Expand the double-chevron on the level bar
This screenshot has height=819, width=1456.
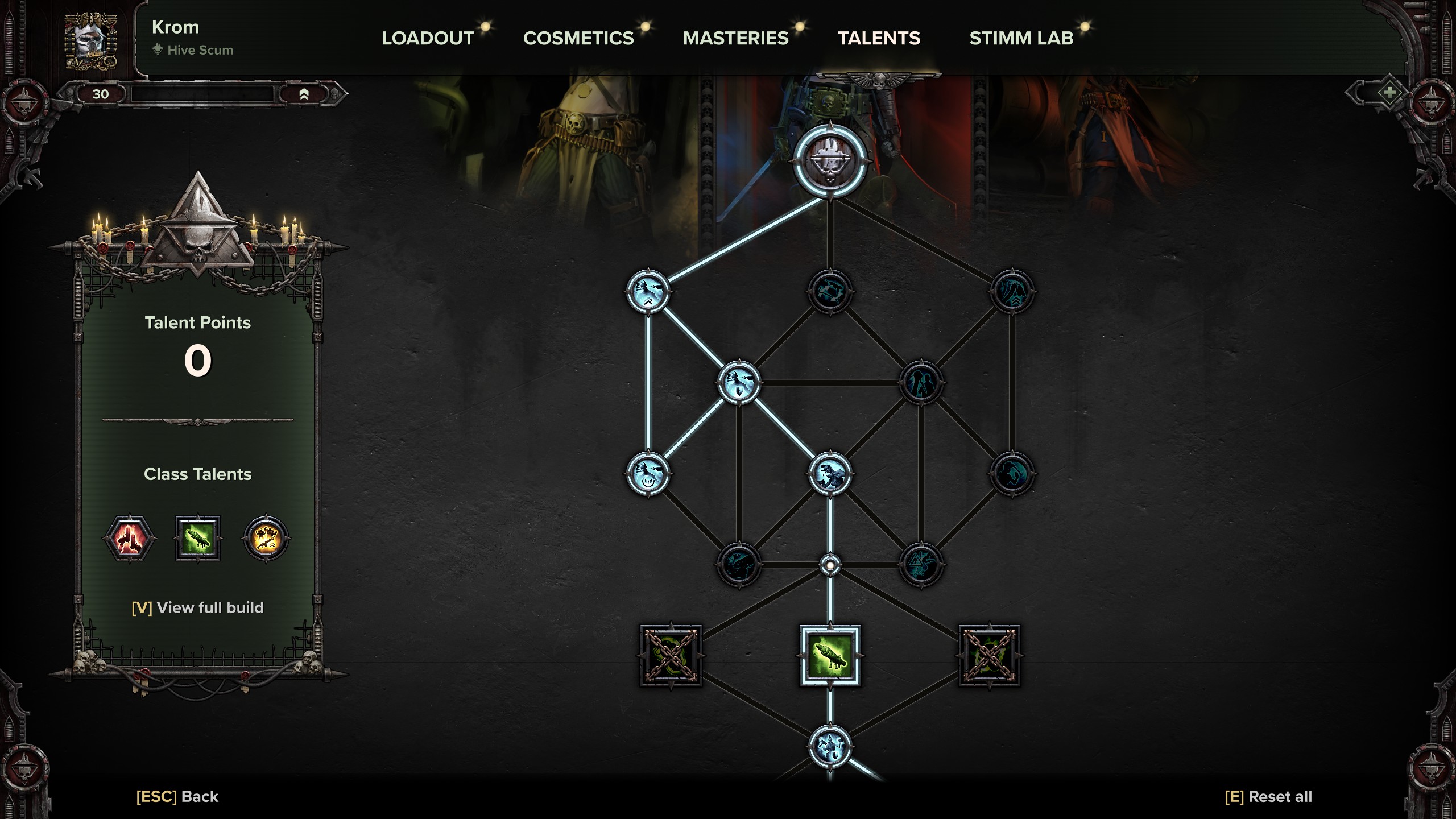pos(304,95)
